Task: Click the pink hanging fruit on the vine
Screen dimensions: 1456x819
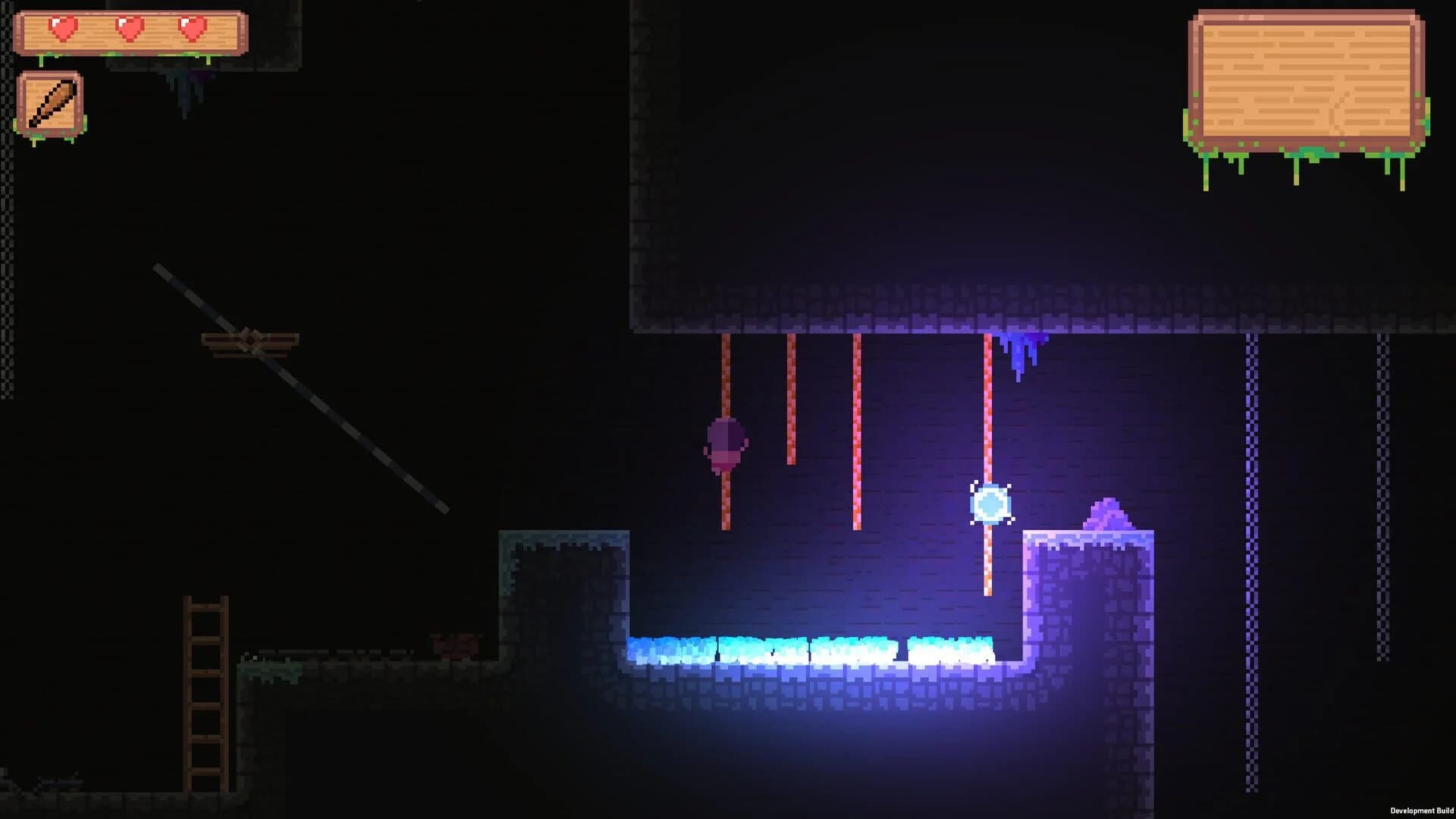Action: point(724,444)
